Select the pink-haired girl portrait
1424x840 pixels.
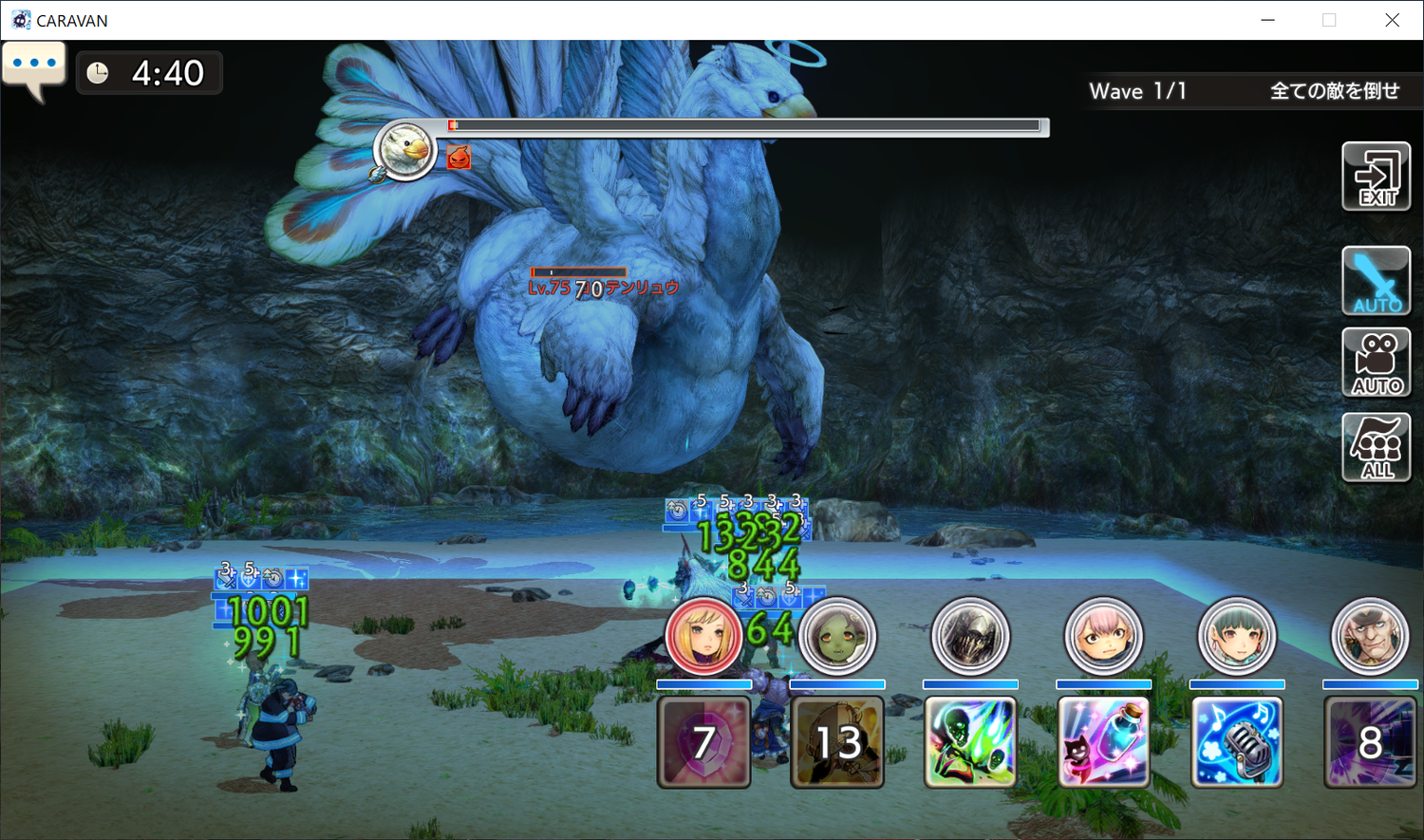click(x=1103, y=636)
